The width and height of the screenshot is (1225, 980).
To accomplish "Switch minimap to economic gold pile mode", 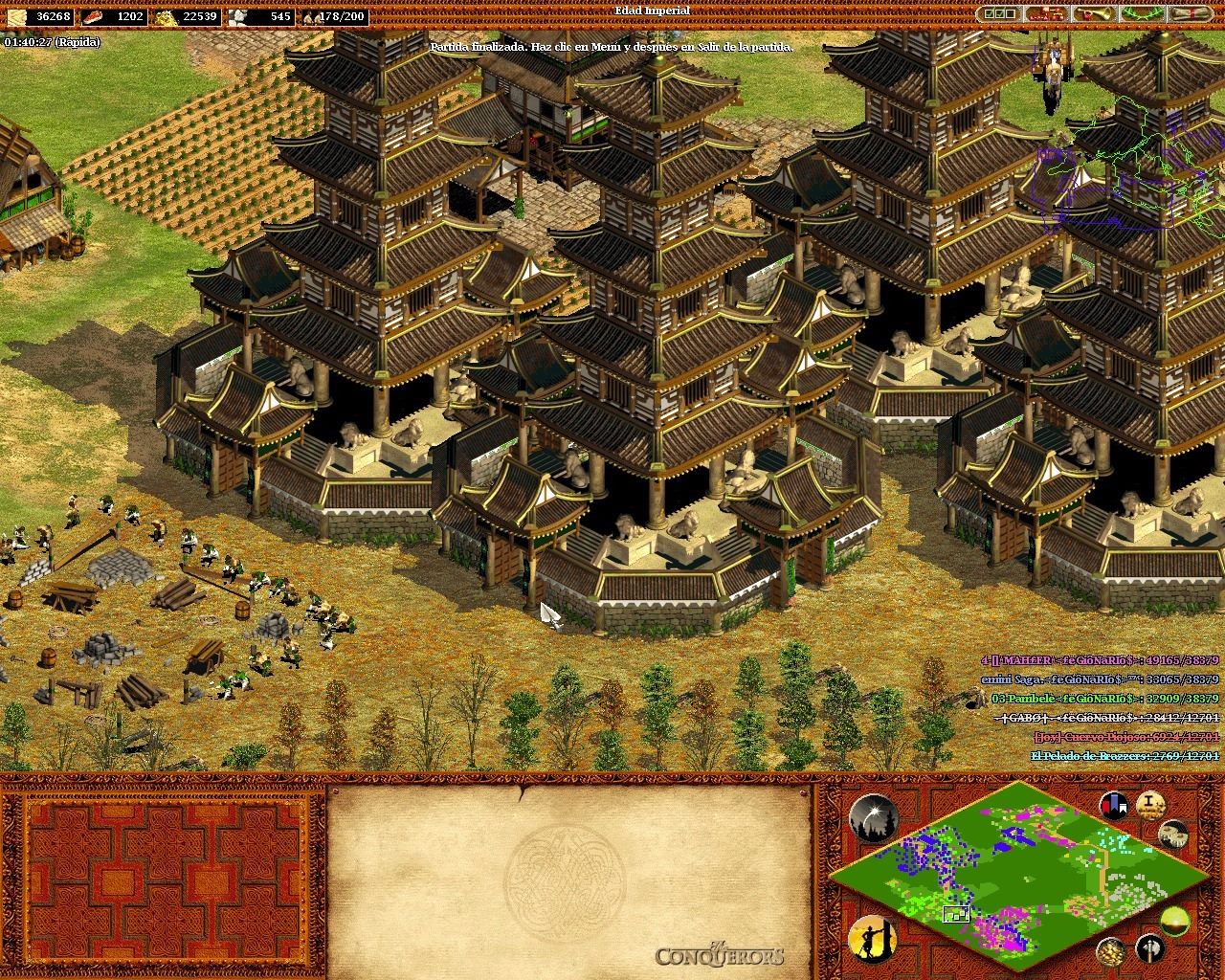I will 1110,950.
